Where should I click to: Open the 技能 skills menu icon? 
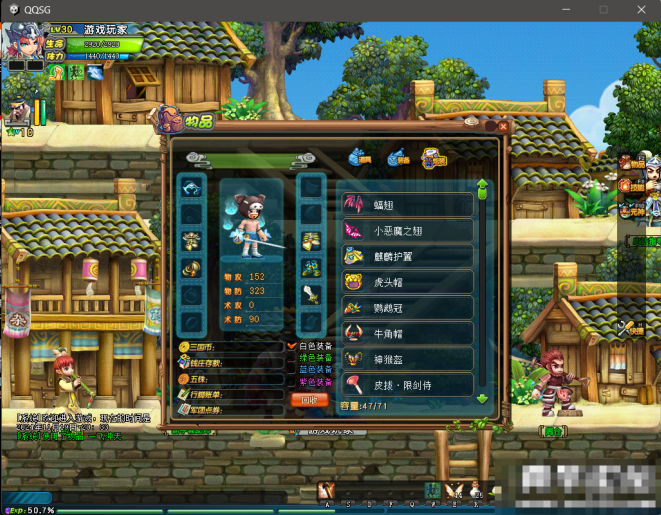[628, 186]
